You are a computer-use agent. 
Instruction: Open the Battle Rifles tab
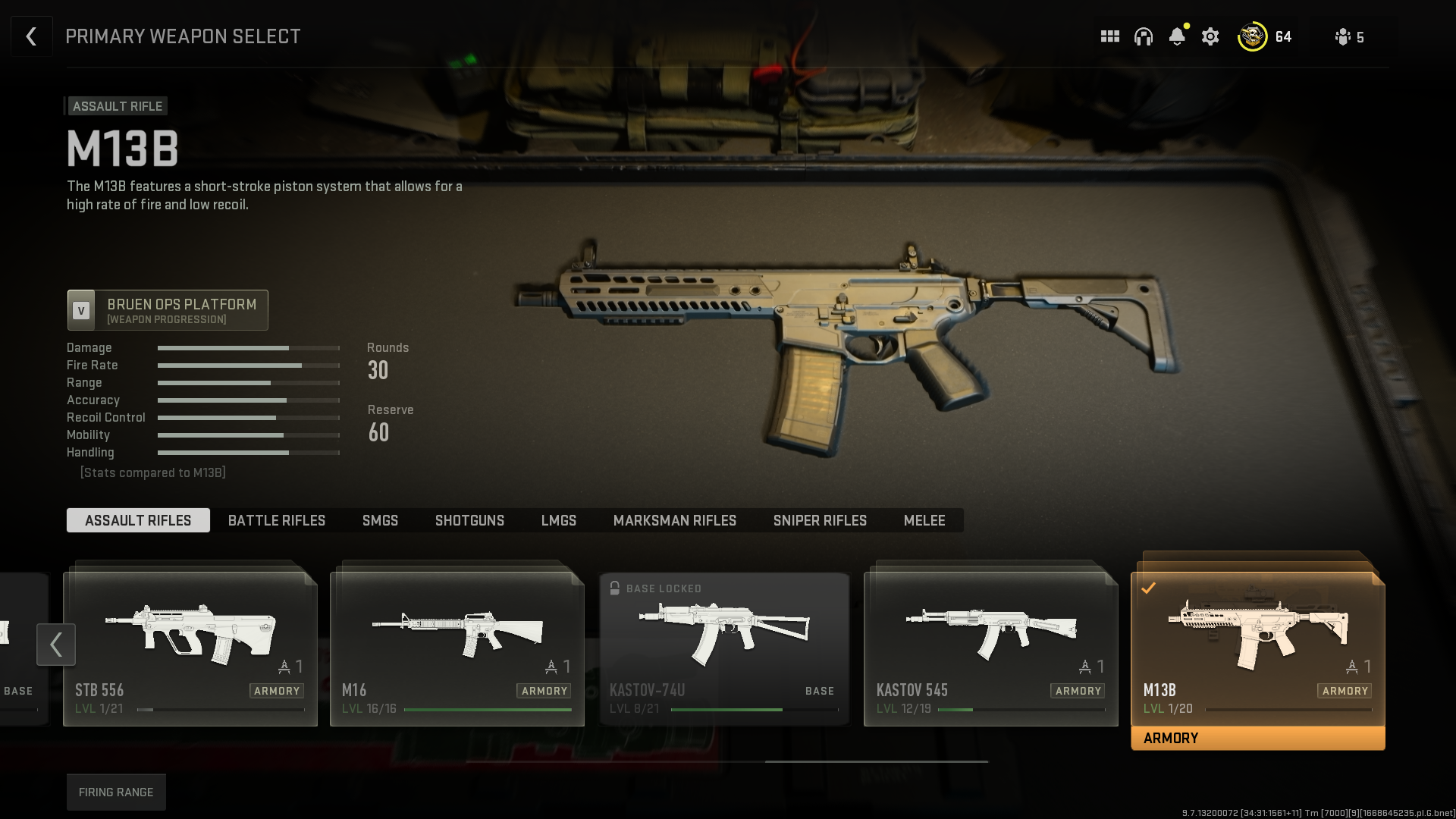tap(276, 520)
